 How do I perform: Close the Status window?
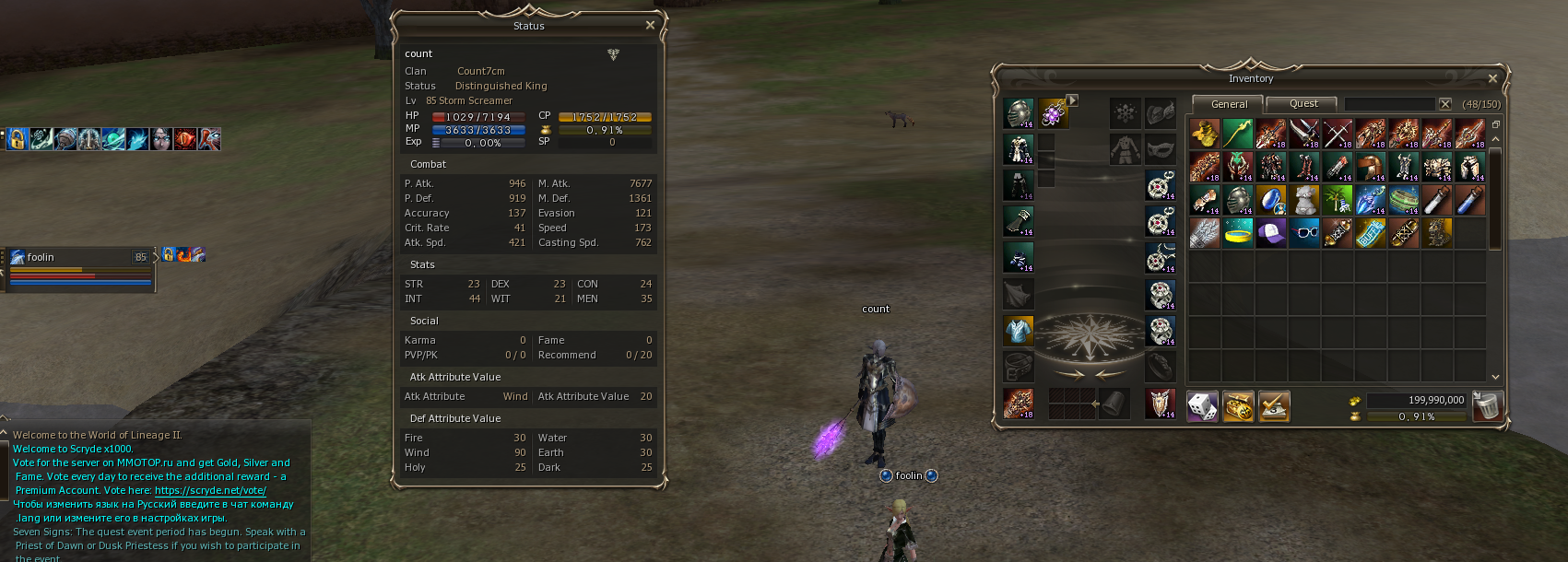(650, 25)
